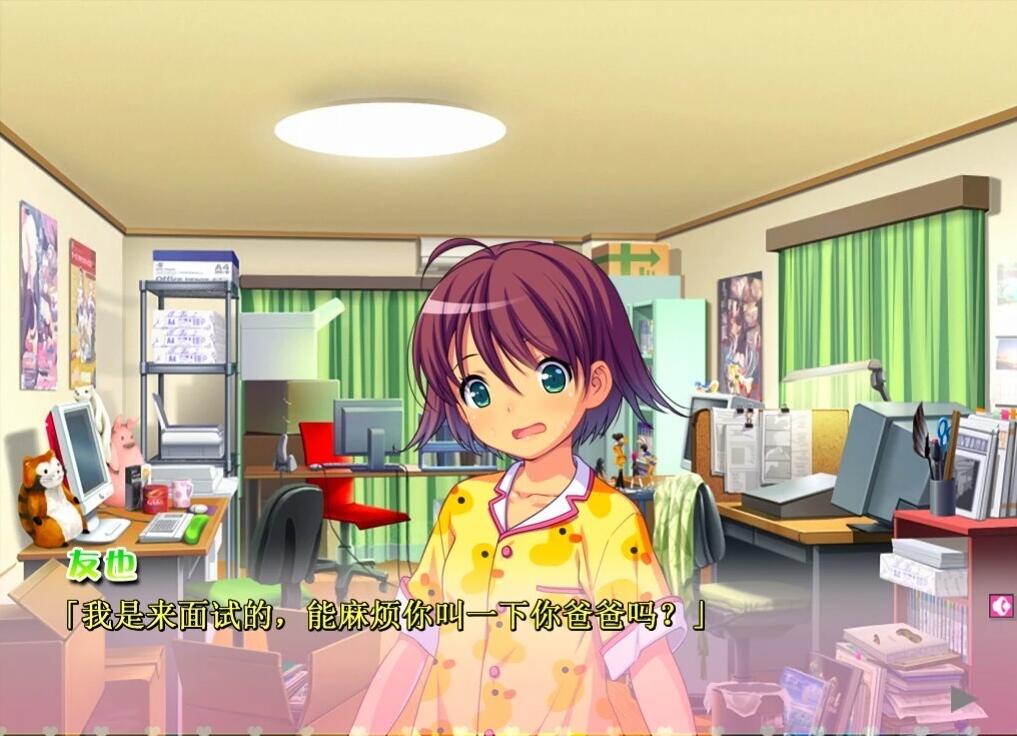
Task: Advance dialogue with the gray arrow indicator
Action: tap(962, 698)
